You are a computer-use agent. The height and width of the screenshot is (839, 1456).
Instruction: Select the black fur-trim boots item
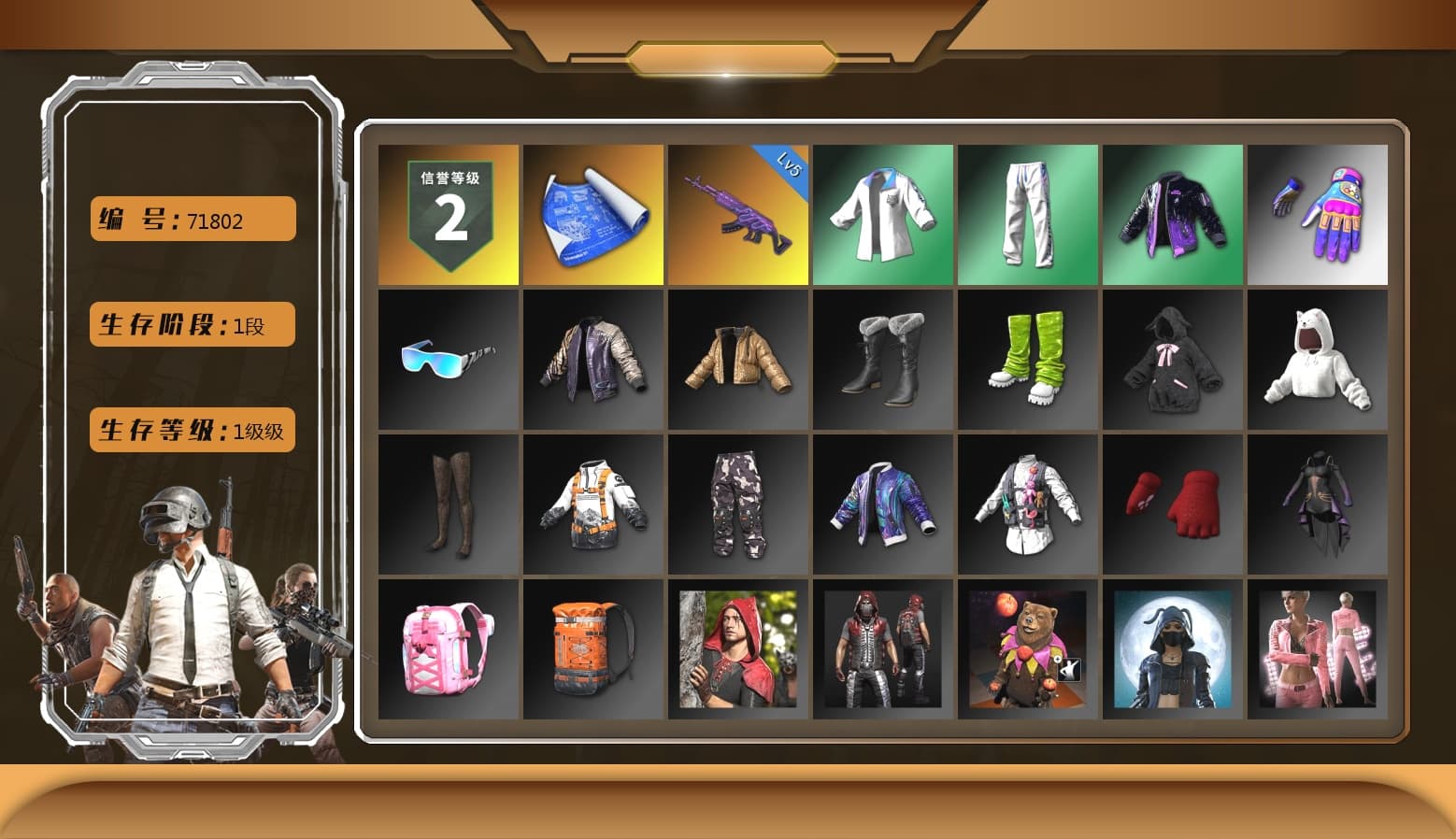tap(882, 360)
